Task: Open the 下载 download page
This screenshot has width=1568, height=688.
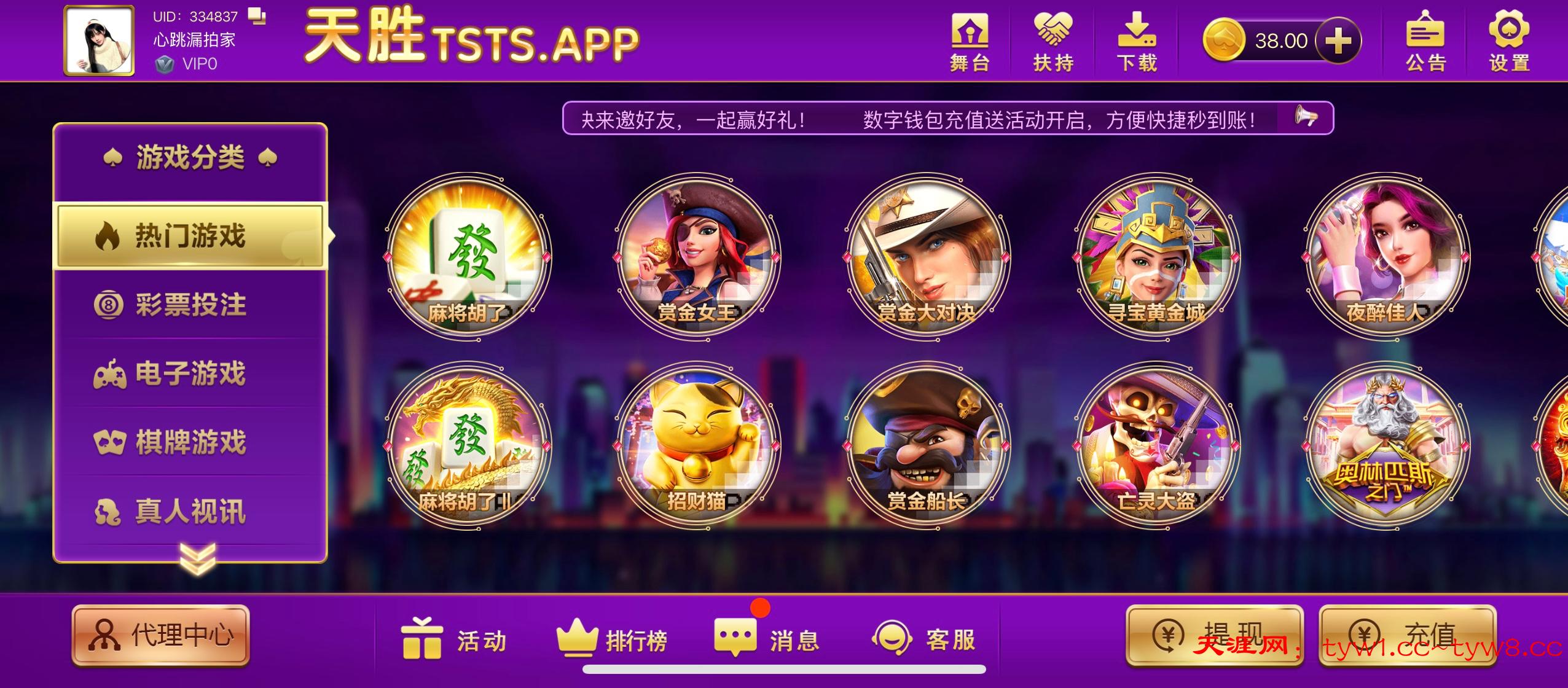Action: (1136, 42)
